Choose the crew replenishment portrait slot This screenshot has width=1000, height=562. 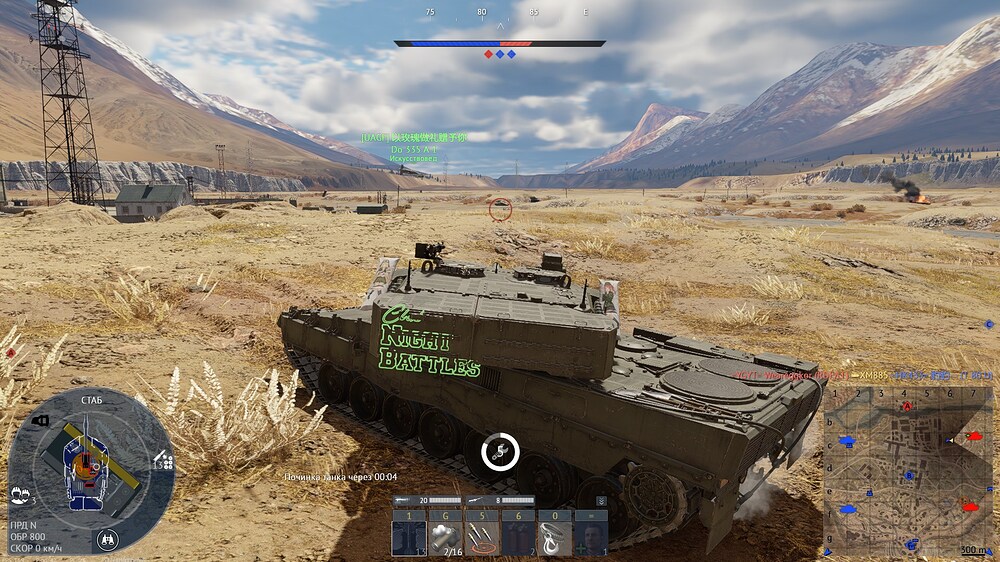tap(589, 538)
